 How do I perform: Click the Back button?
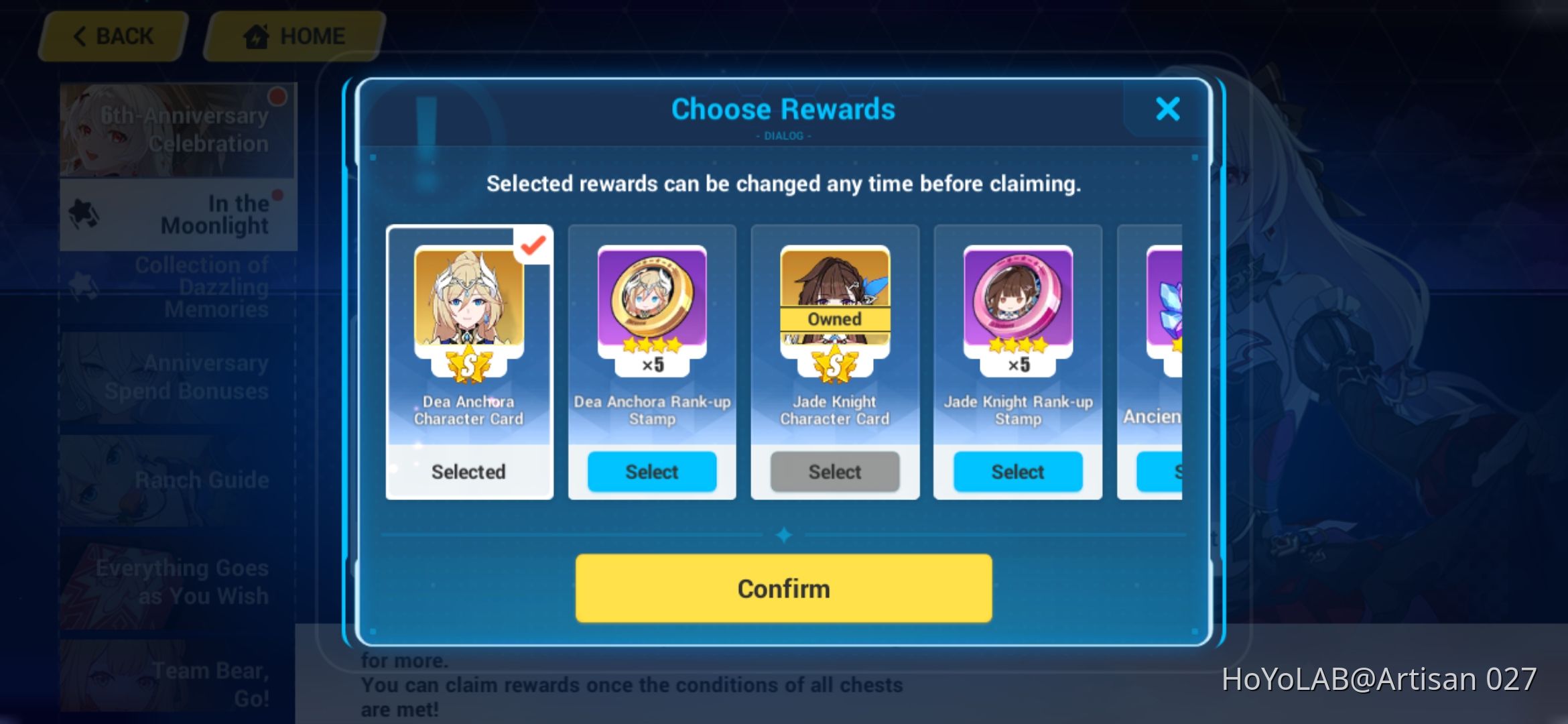click(111, 35)
